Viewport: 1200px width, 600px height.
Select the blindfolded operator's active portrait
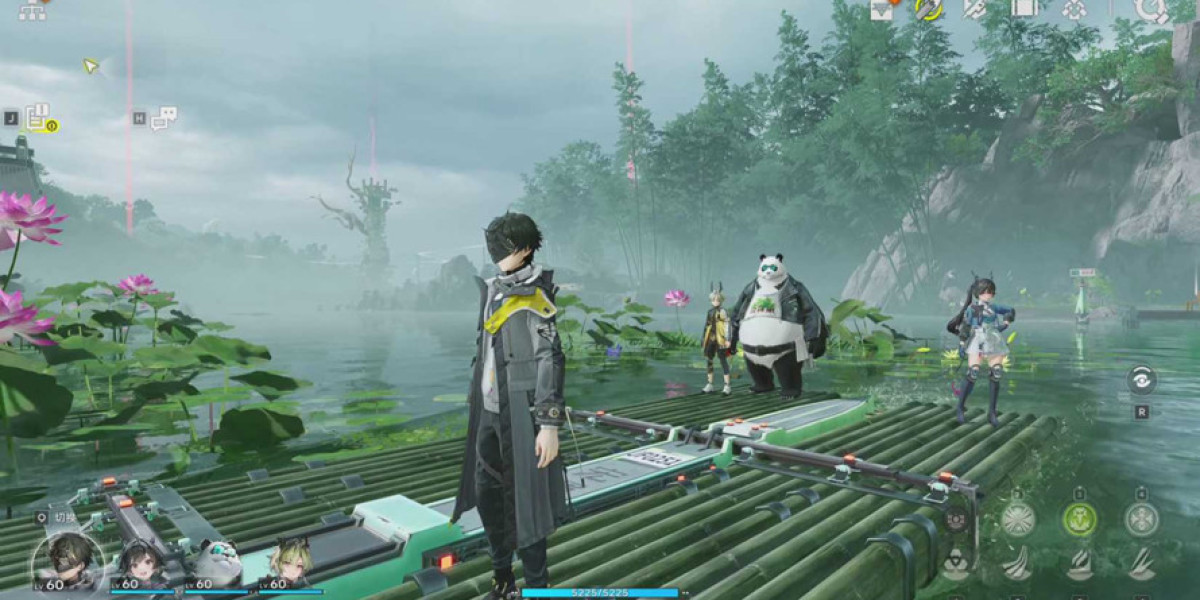point(67,562)
